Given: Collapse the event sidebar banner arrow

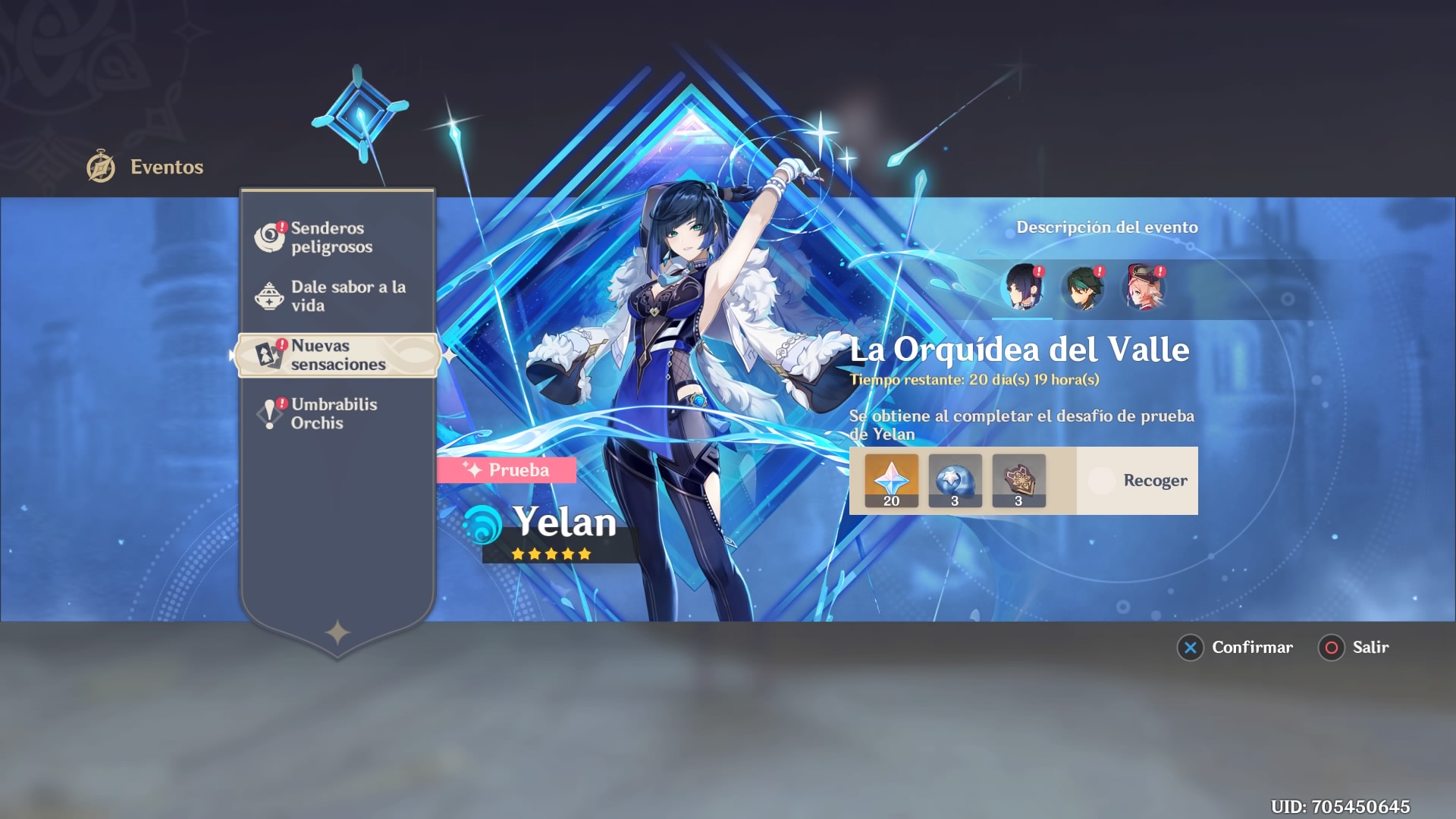Looking at the screenshot, I should [x=231, y=353].
